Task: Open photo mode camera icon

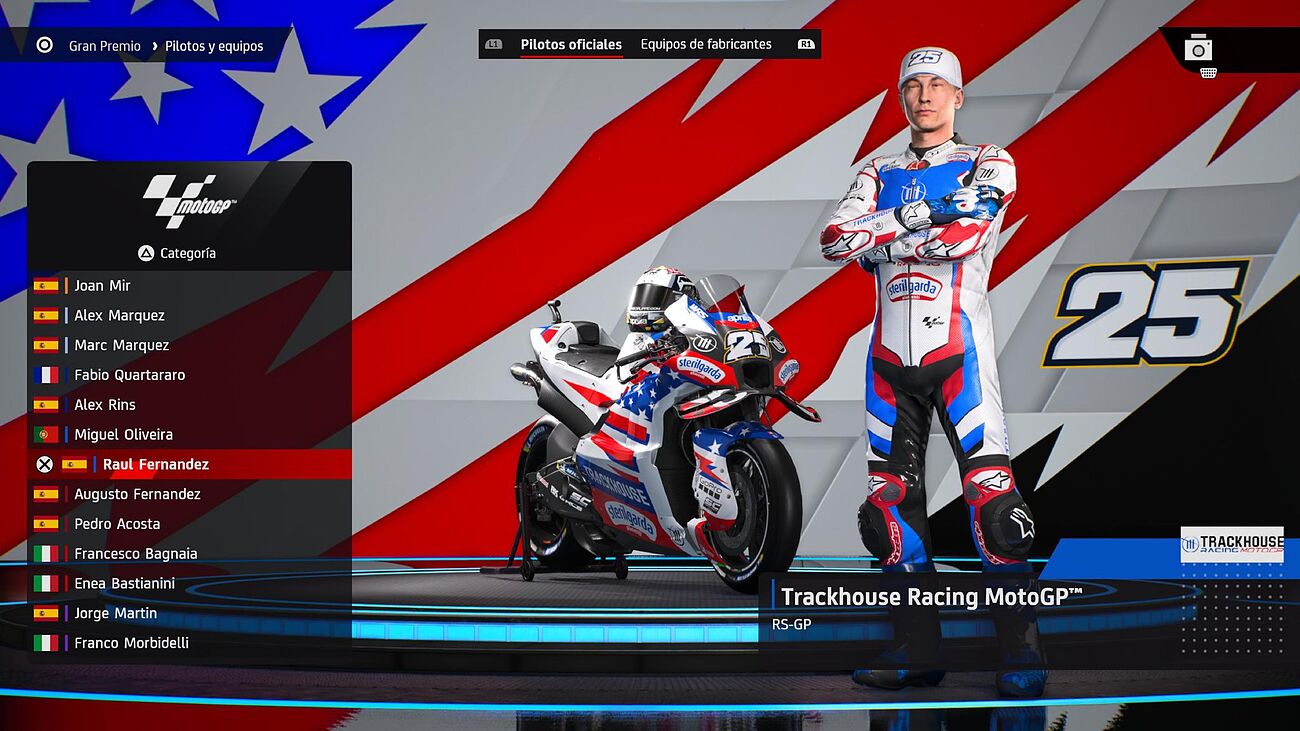Action: click(1198, 48)
